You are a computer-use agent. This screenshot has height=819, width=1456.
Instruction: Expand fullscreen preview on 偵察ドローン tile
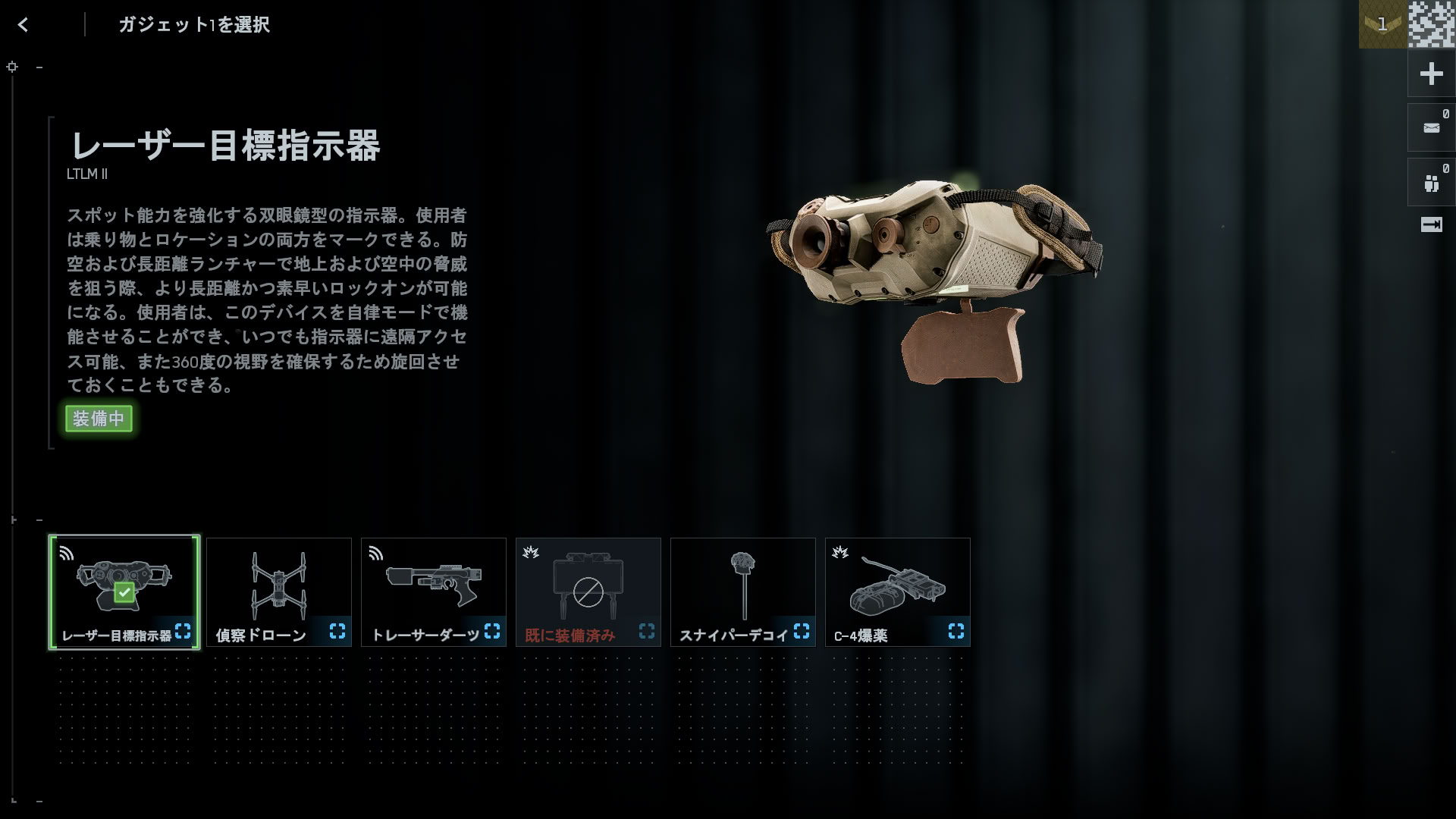(x=337, y=631)
